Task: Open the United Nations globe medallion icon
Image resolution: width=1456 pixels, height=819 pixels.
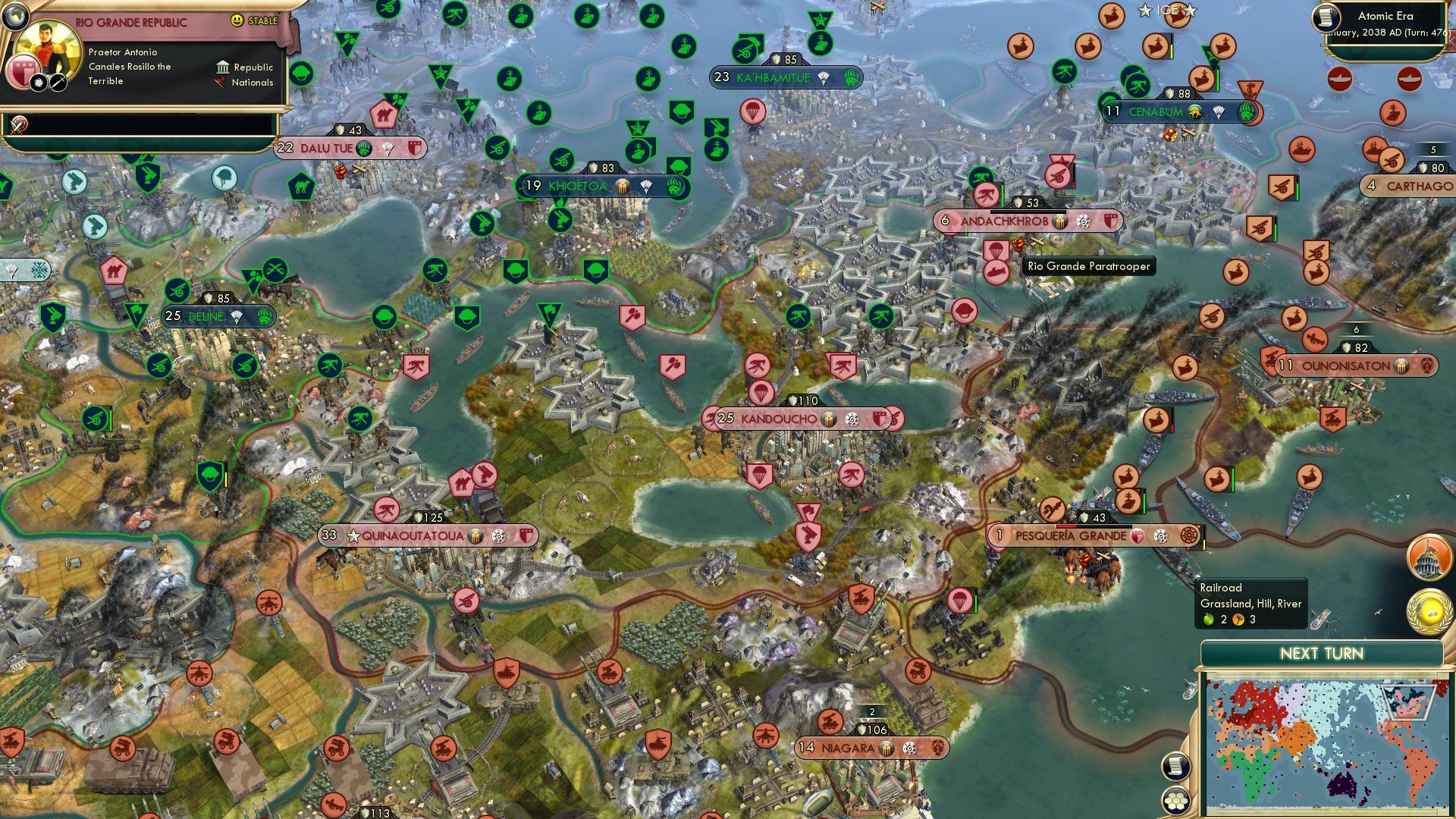Action: click(1430, 611)
